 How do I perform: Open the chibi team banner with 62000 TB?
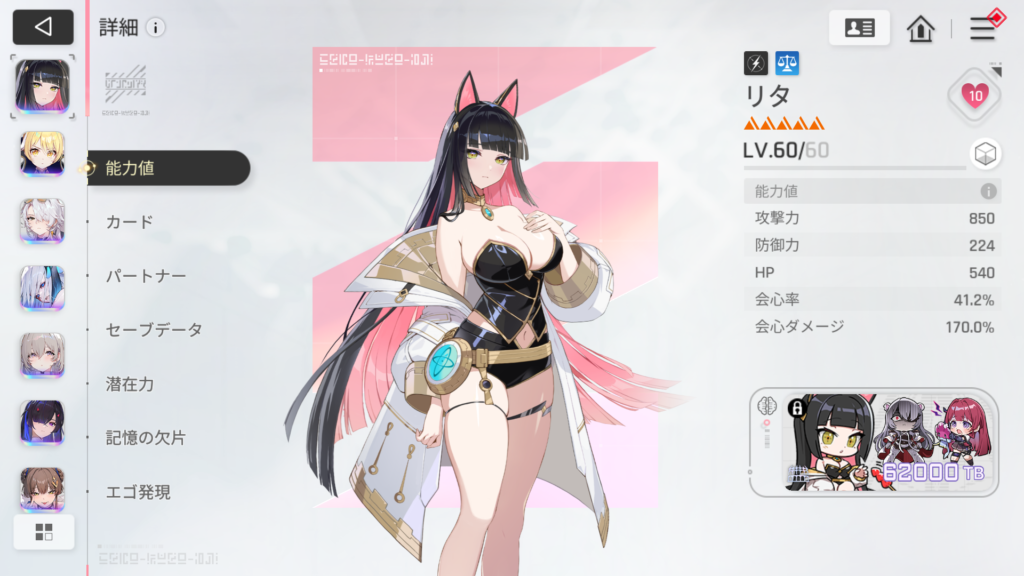point(873,443)
